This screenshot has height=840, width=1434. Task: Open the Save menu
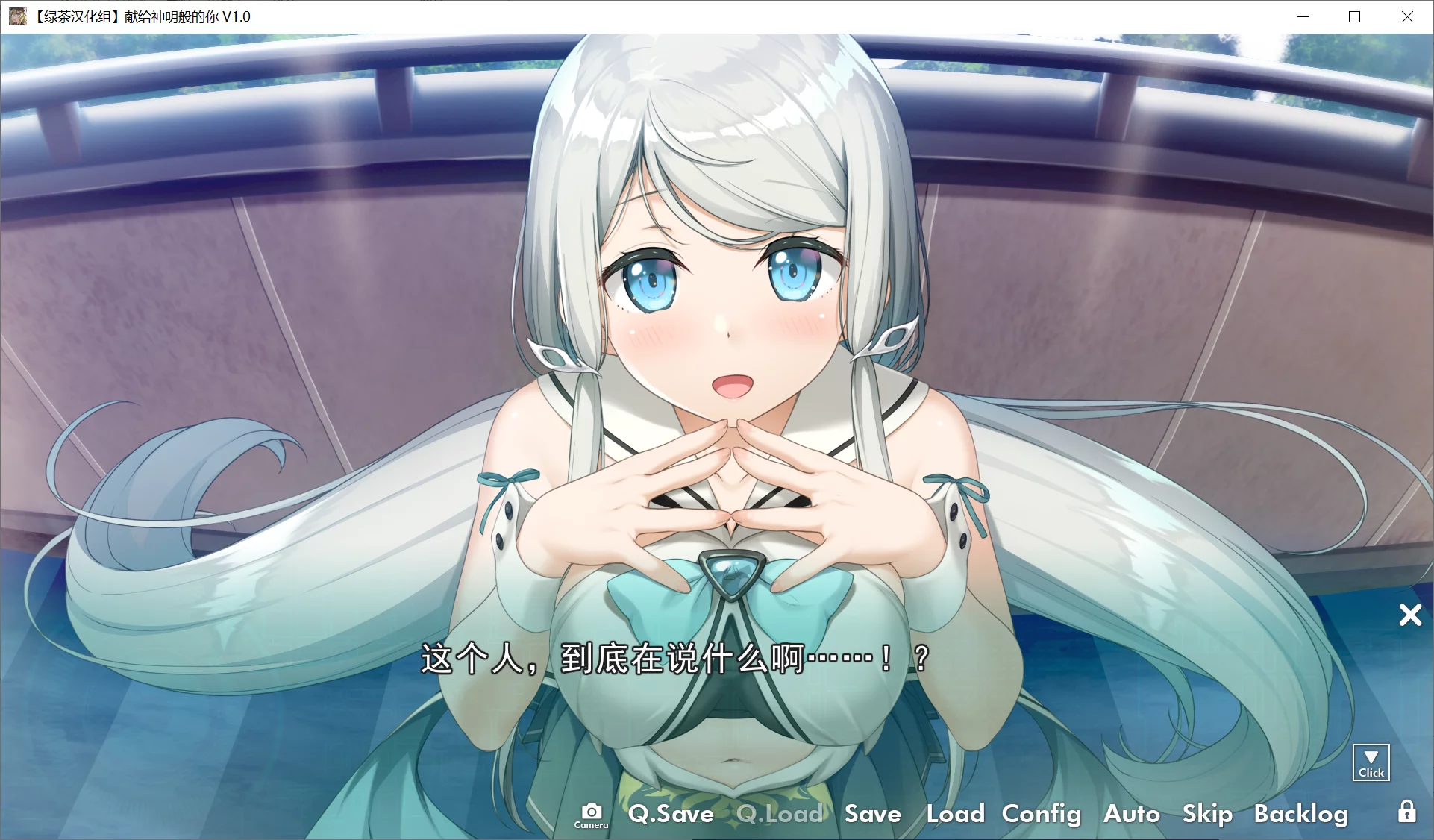pyautogui.click(x=872, y=814)
